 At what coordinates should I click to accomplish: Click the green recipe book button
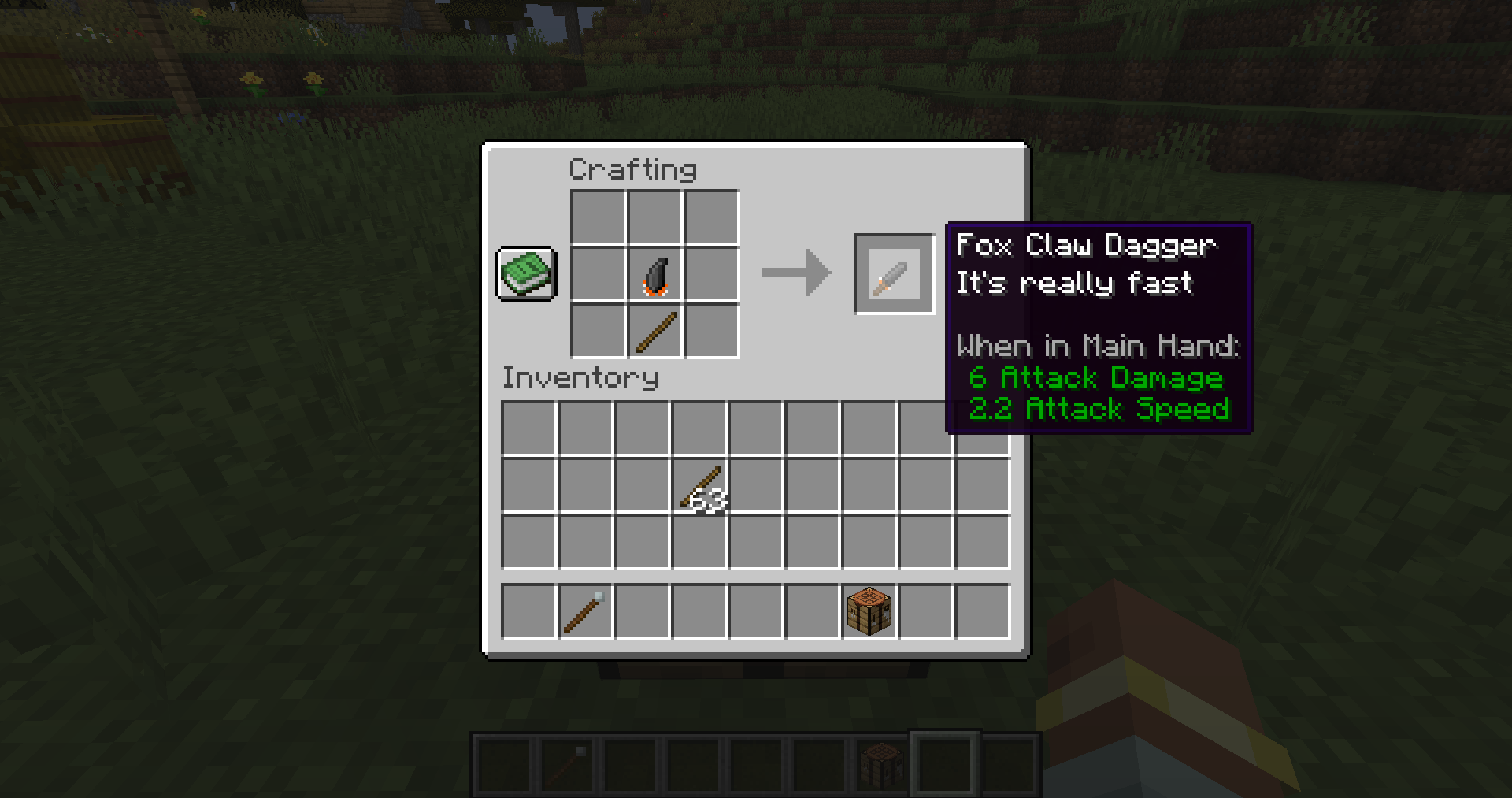point(525,275)
